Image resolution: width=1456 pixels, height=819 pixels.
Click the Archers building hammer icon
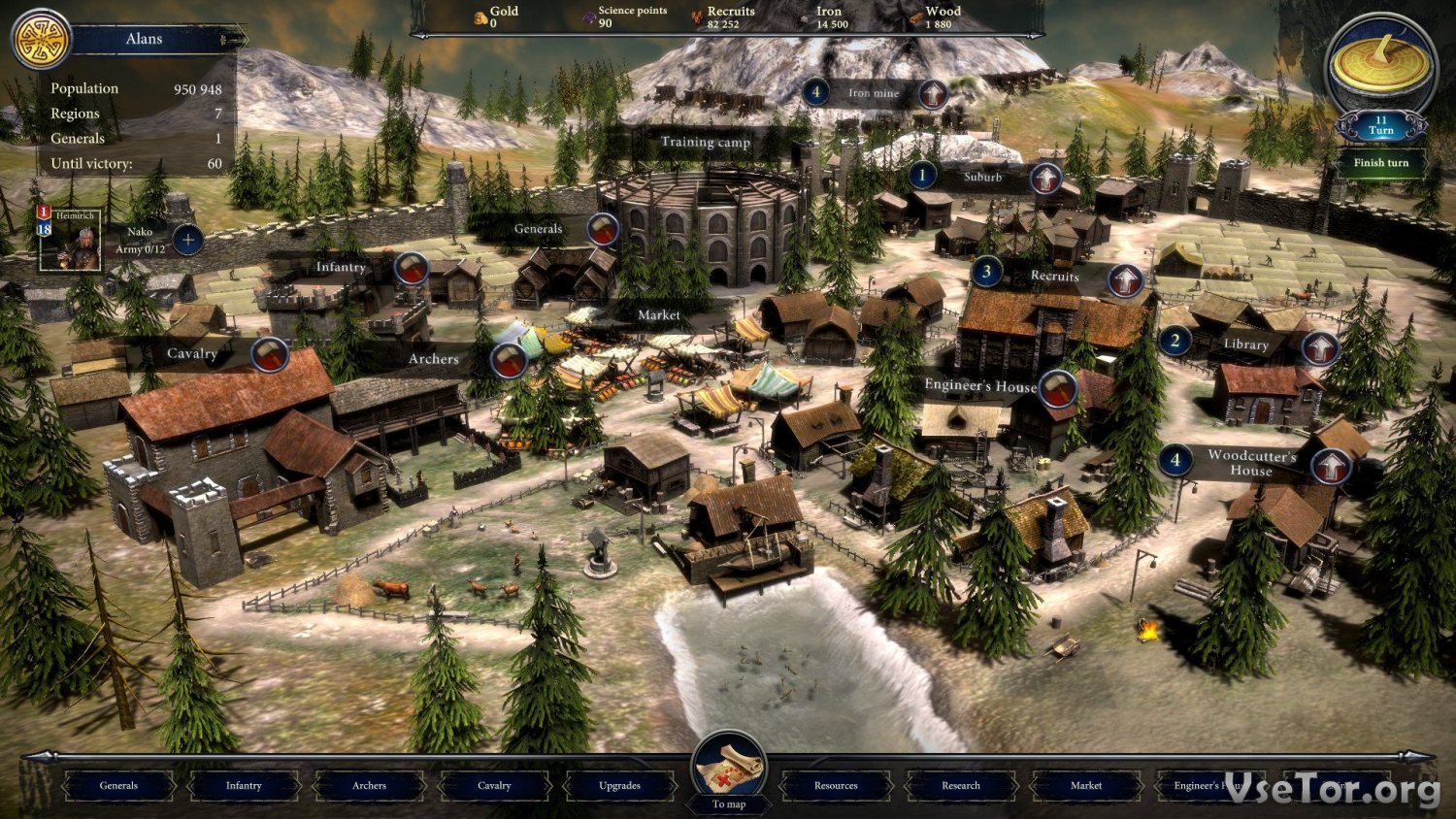click(508, 360)
